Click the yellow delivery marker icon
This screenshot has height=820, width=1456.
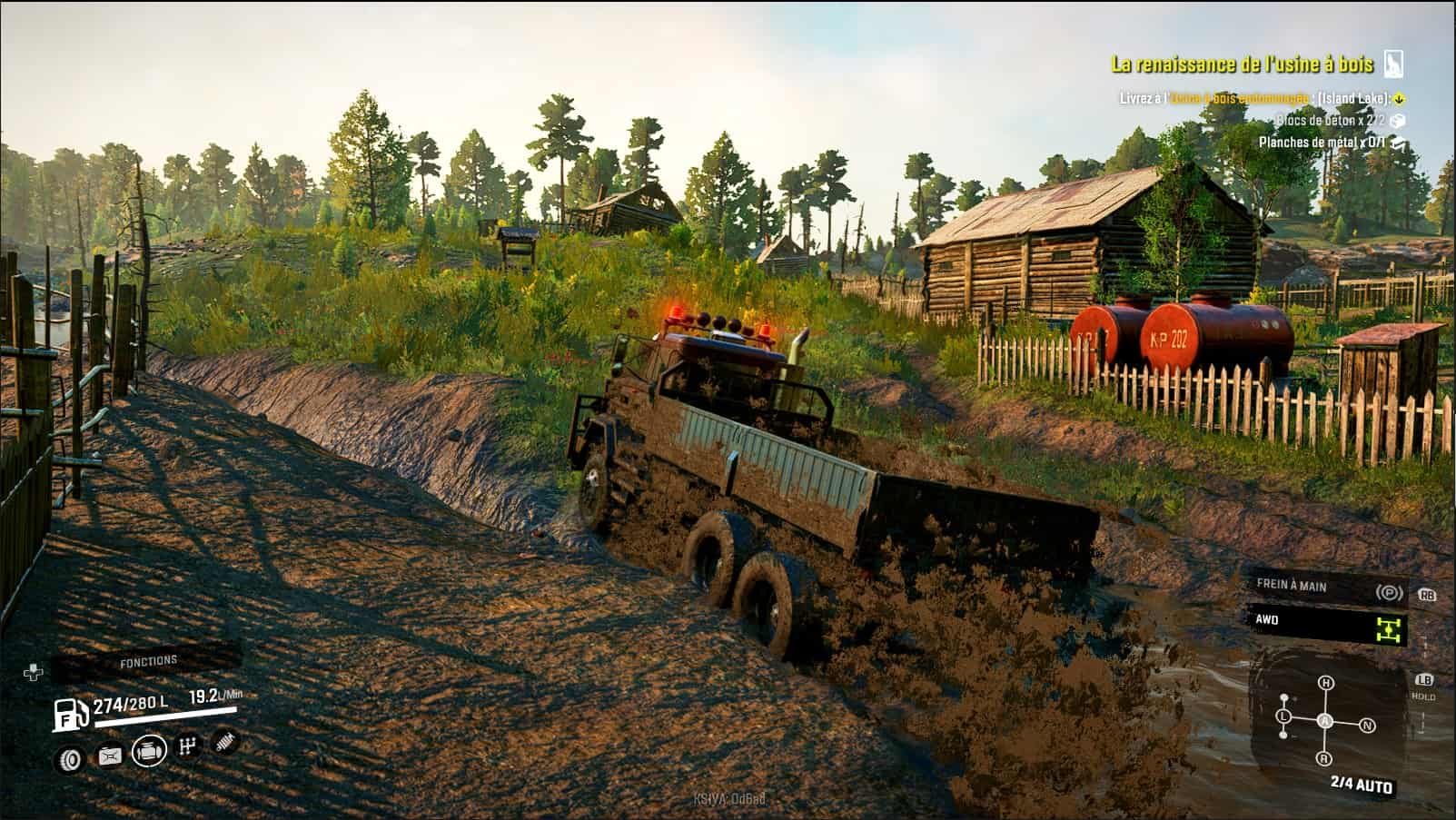click(x=1400, y=98)
